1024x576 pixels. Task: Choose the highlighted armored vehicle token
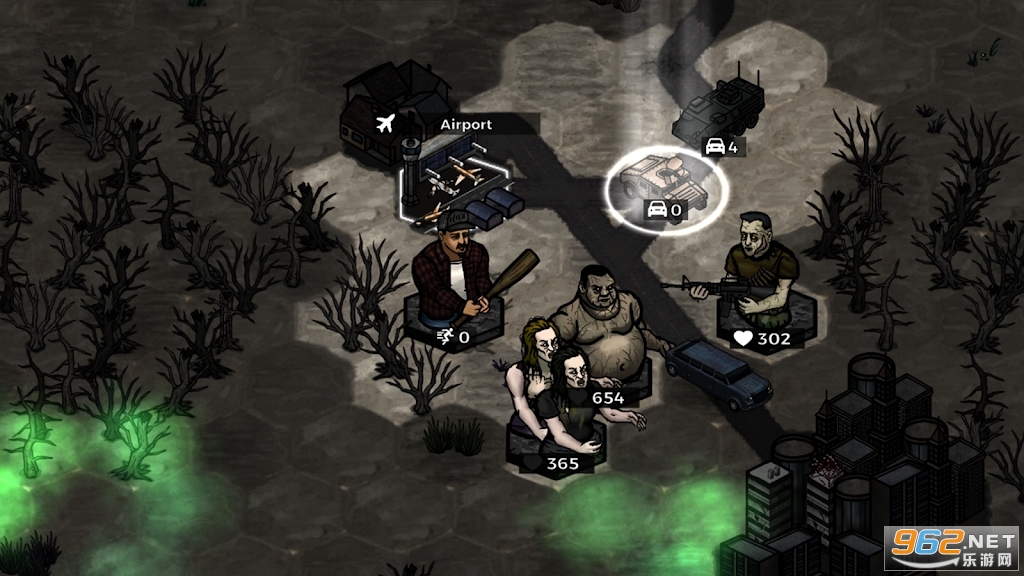click(667, 180)
